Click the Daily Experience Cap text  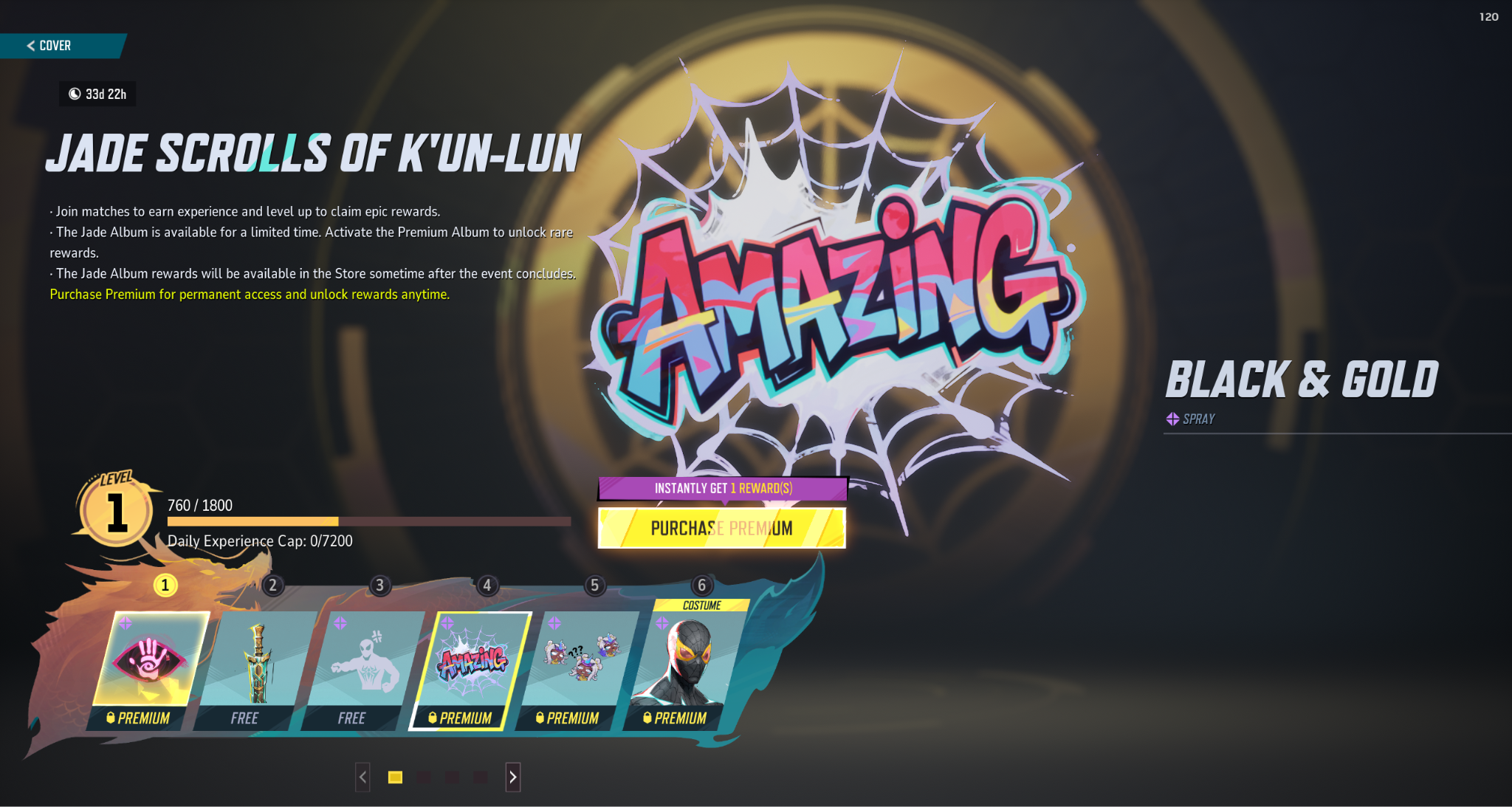[261, 540]
